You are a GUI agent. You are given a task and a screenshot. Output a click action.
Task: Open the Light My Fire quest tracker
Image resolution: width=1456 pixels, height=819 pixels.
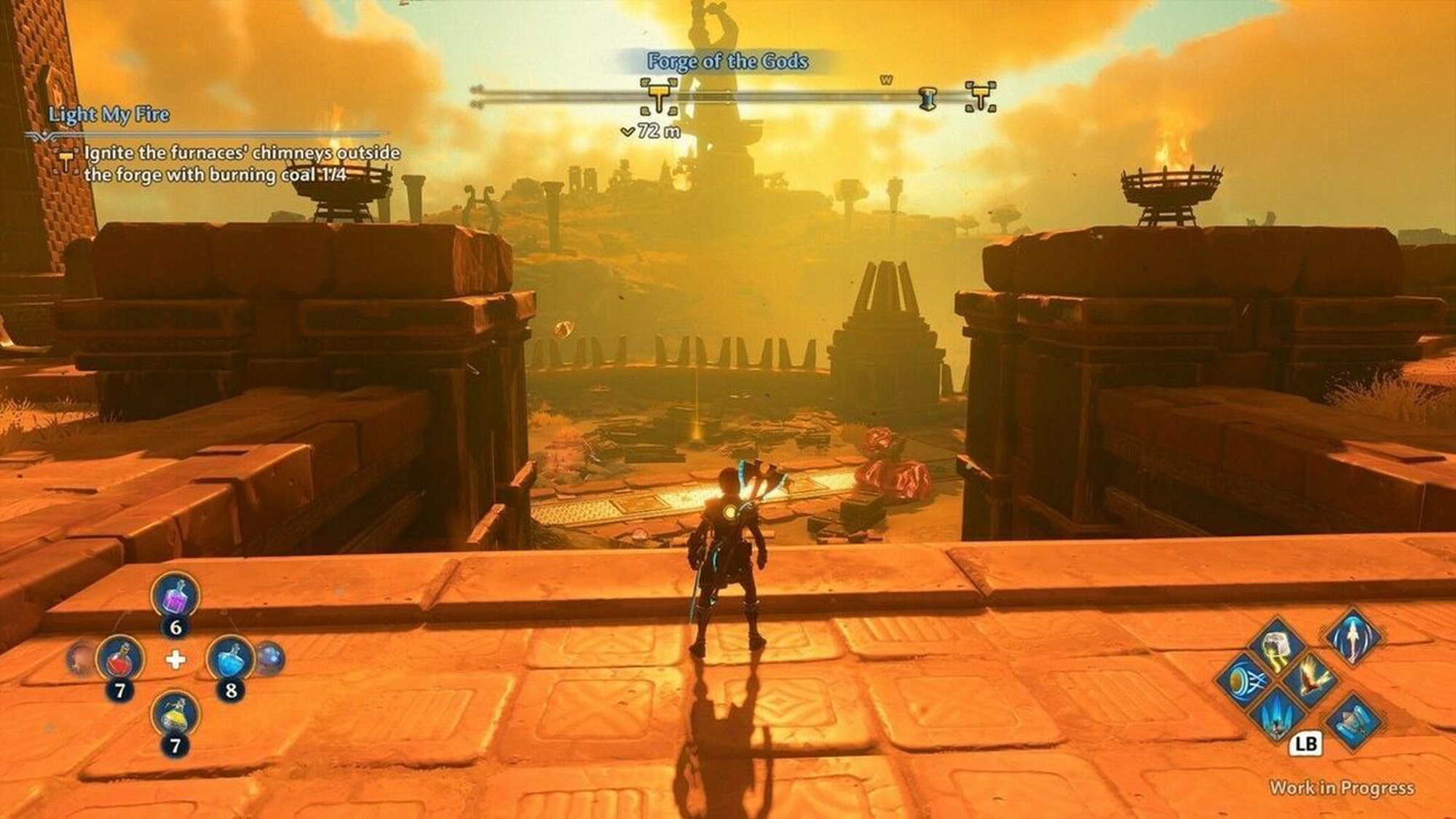pos(109,114)
